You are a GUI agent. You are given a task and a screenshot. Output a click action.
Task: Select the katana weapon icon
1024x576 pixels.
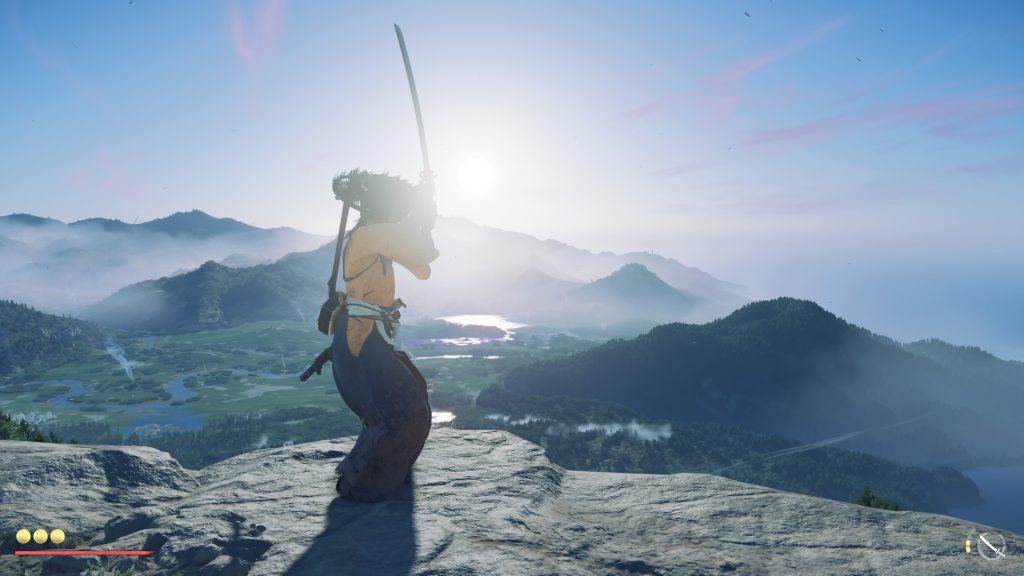(x=990, y=545)
